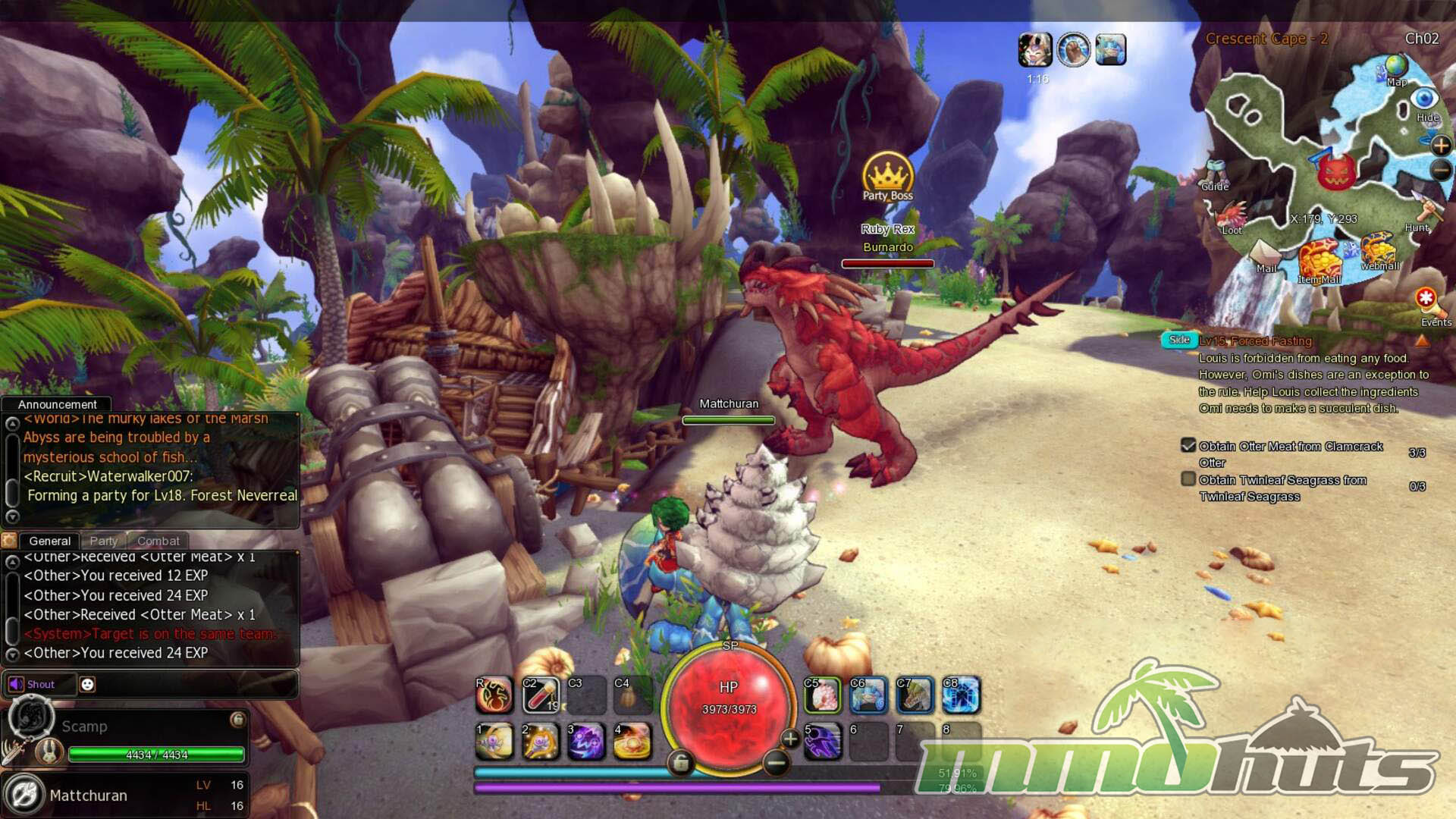This screenshot has width=1456, height=819.
Task: Toggle the Hide eye button
Action: [1425, 101]
